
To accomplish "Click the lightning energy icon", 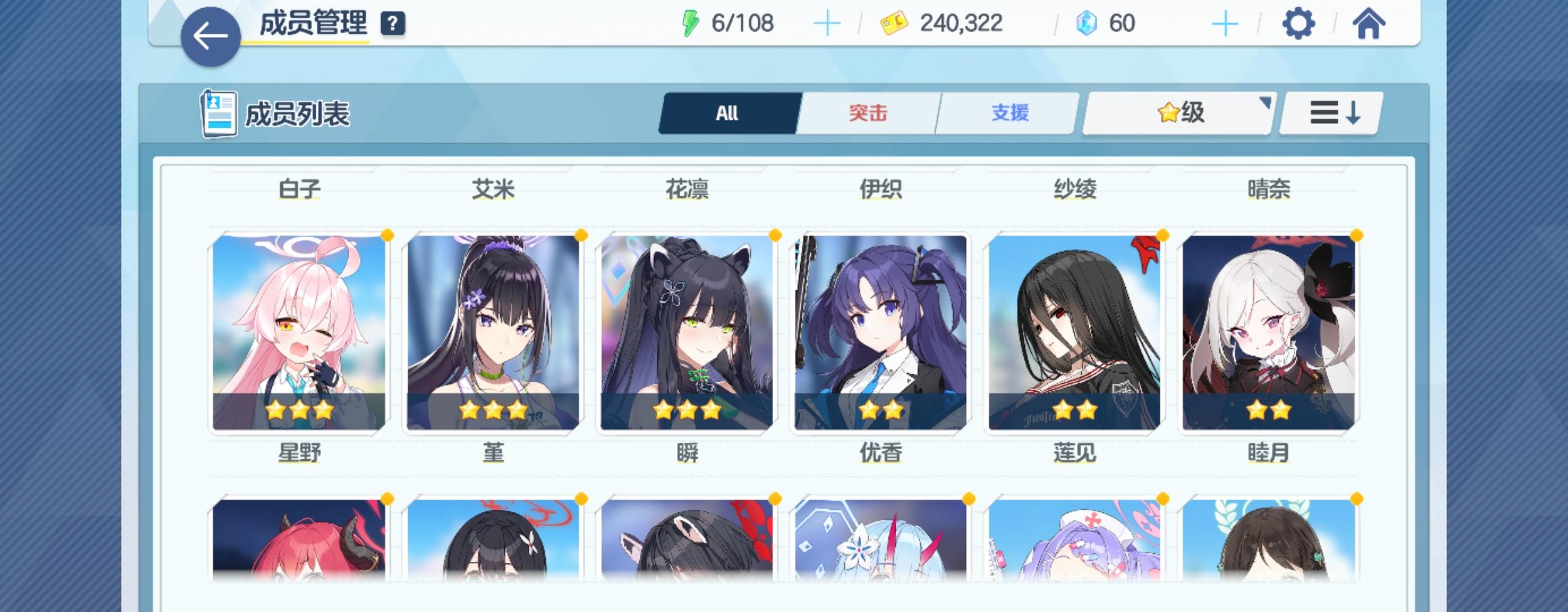I will tap(691, 22).
